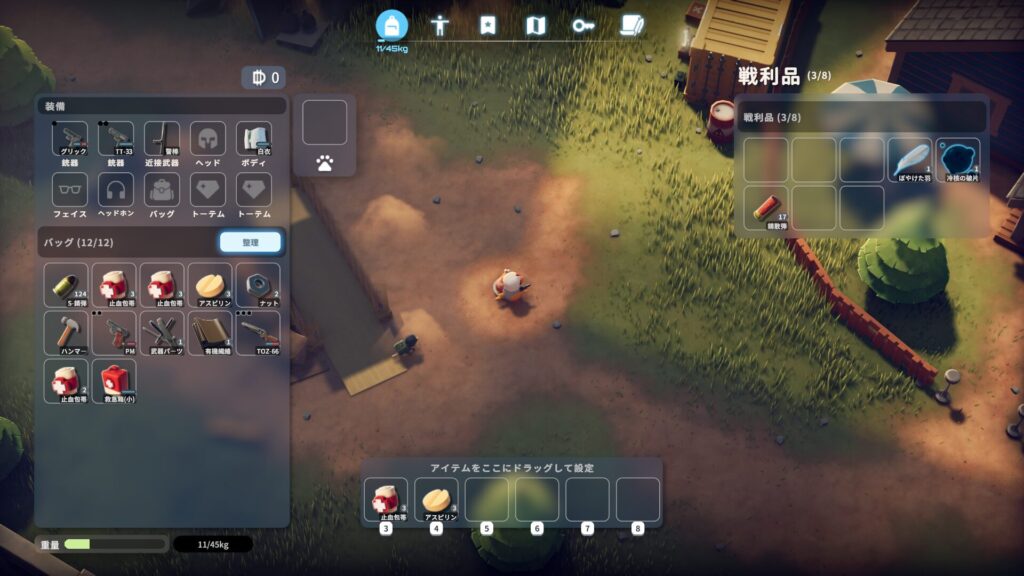The image size is (1024, 576).
Task: Select the key icon tab
Action: (x=583, y=26)
